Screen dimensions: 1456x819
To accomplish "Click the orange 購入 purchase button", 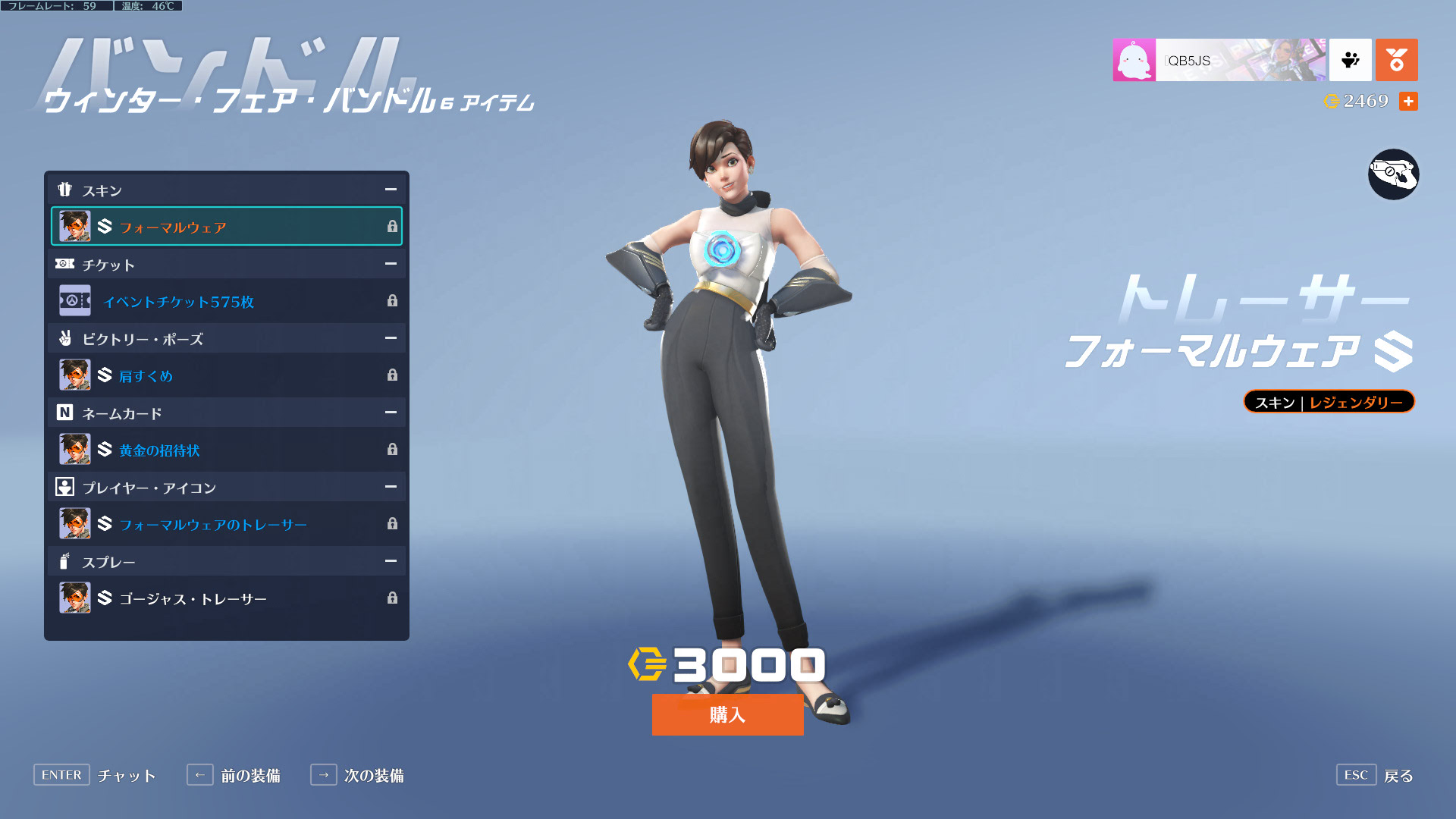I will click(x=727, y=714).
